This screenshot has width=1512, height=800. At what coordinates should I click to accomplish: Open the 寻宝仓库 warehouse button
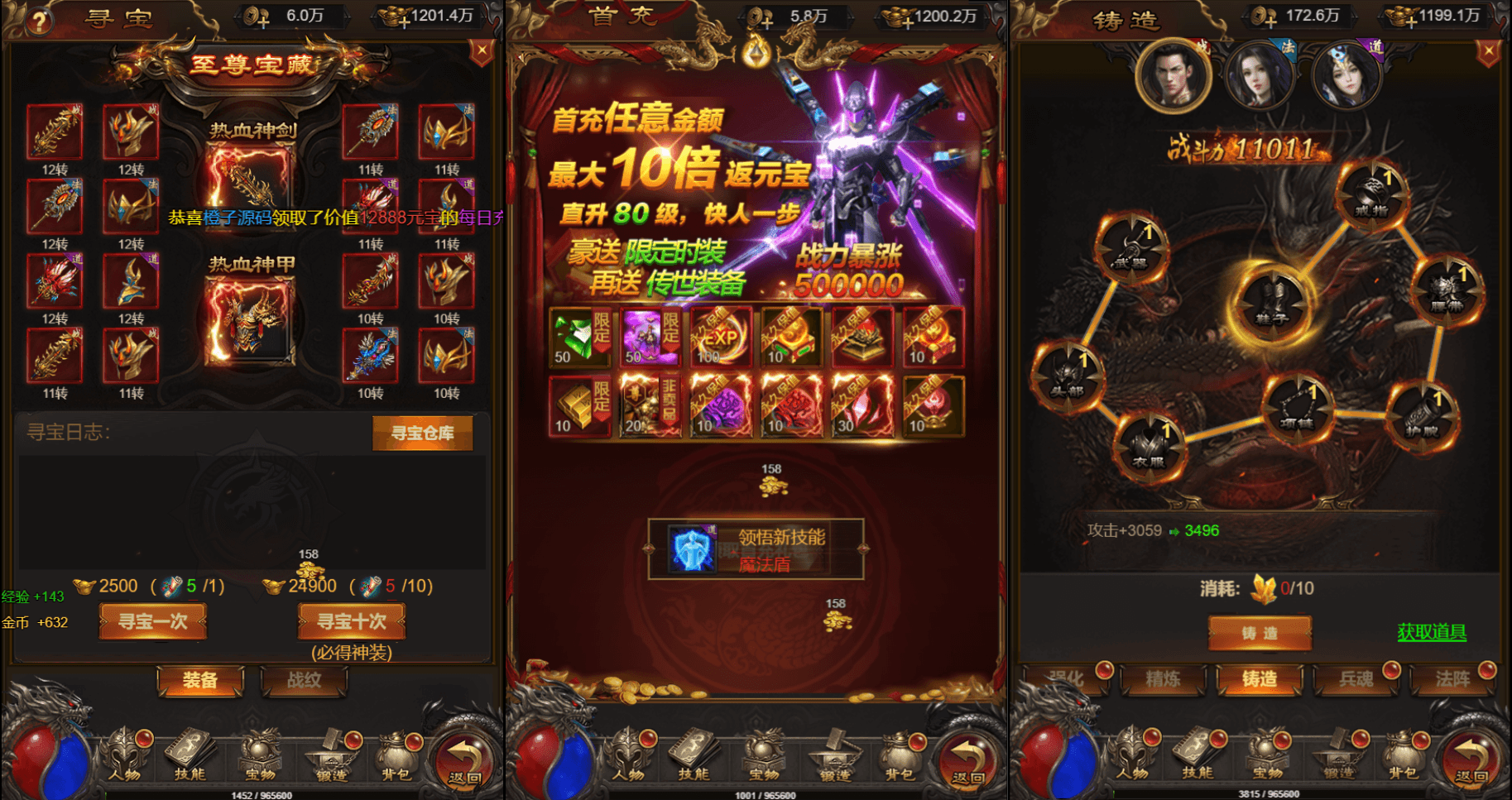tap(423, 434)
